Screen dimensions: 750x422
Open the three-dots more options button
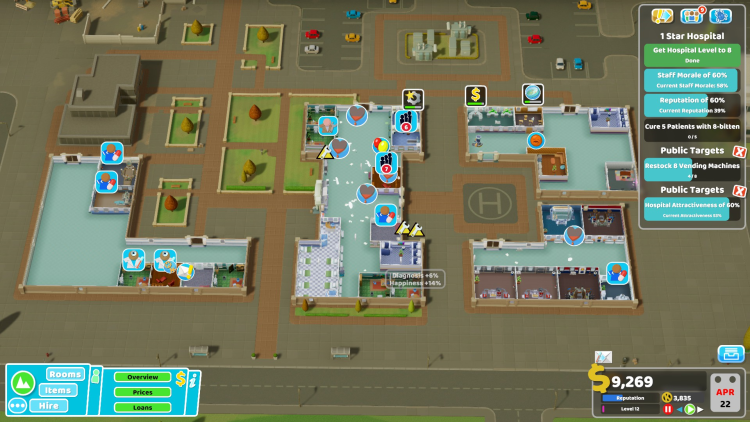[x=17, y=406]
